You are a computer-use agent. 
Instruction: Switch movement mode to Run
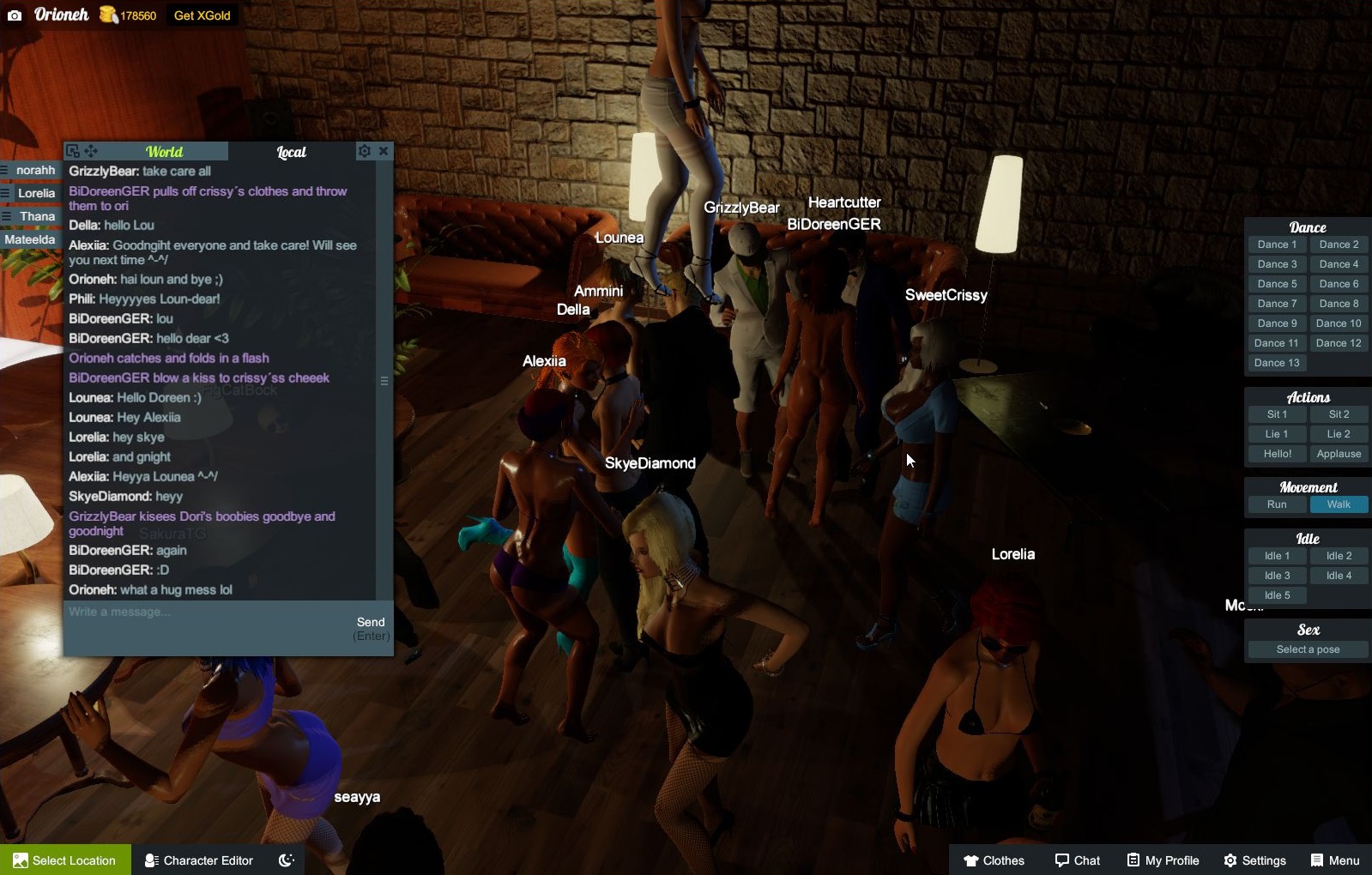(1277, 504)
